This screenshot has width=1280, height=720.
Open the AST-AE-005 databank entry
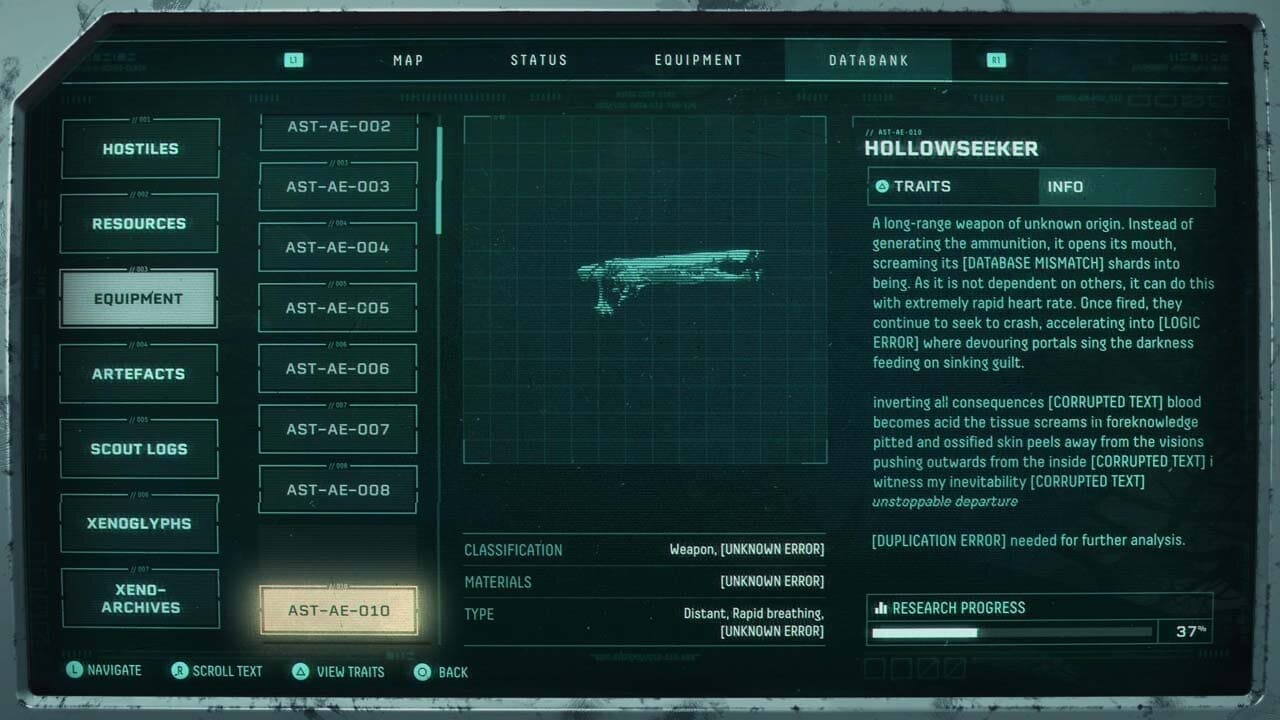tap(337, 307)
